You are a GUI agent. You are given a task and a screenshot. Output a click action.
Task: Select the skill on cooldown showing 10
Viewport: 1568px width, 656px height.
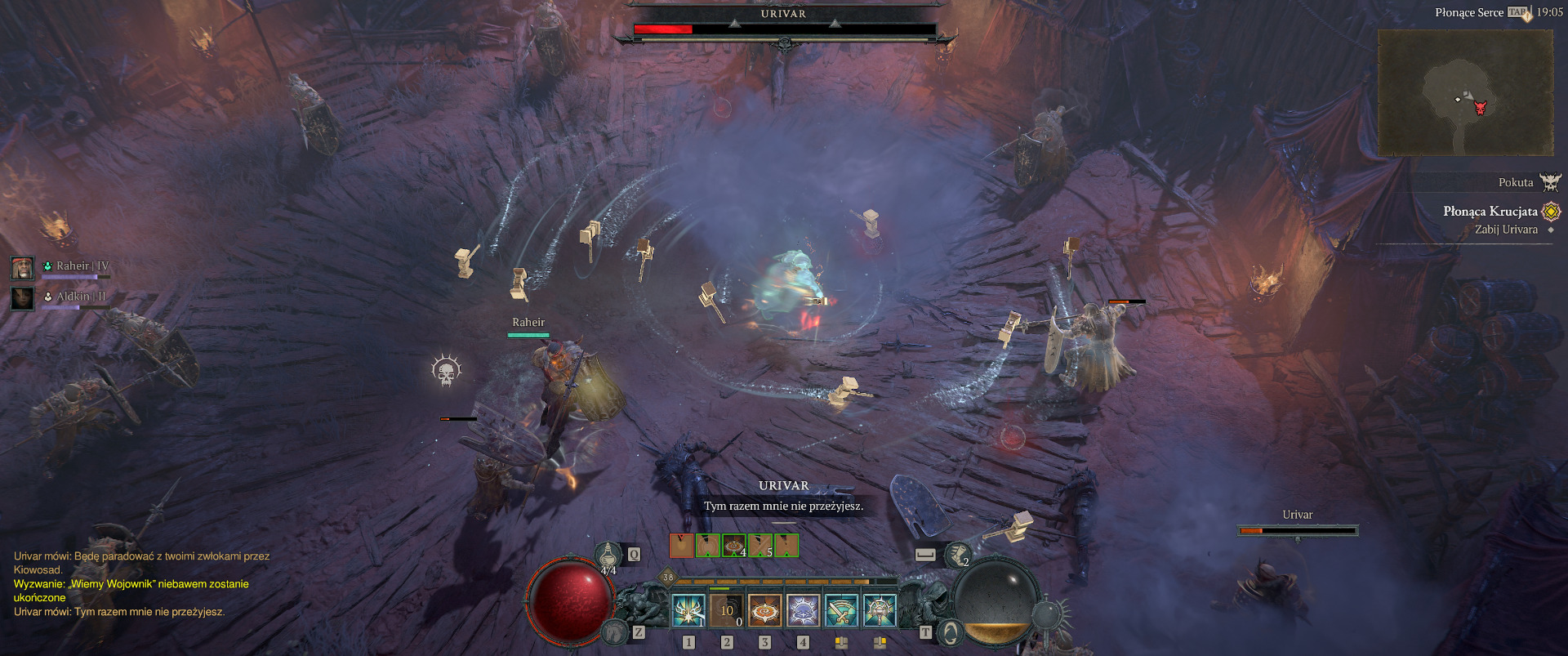tap(726, 610)
